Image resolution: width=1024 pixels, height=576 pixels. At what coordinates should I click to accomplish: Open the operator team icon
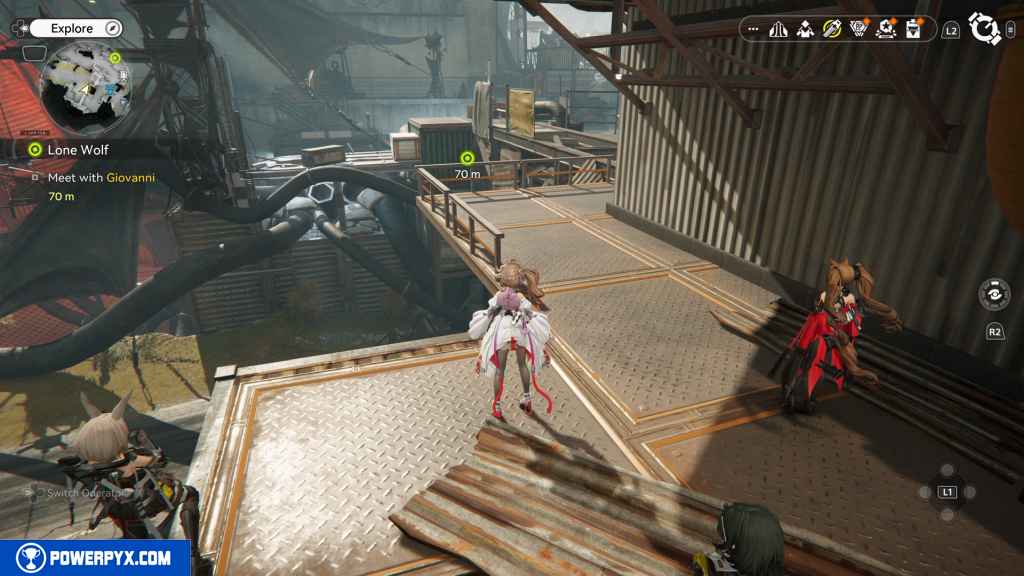point(805,30)
